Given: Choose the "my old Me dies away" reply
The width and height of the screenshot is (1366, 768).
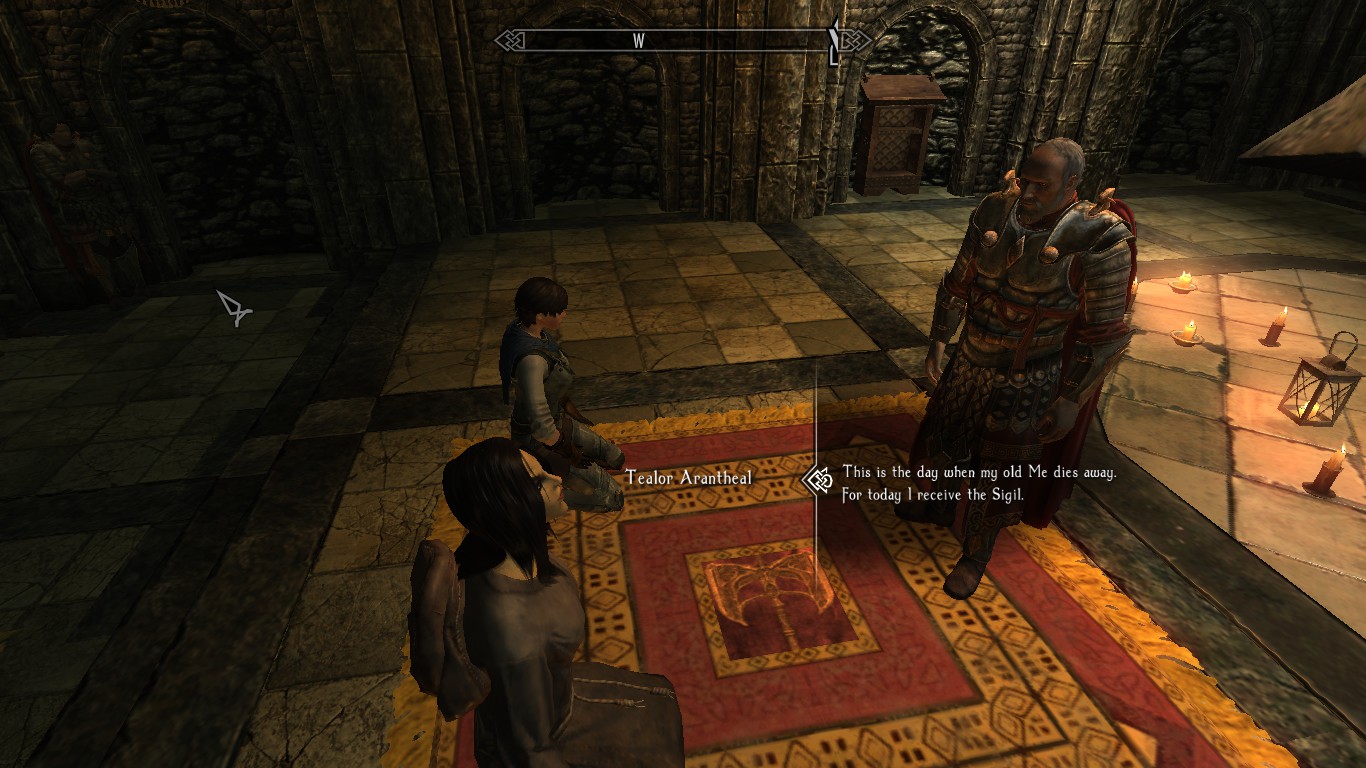Looking at the screenshot, I should pyautogui.click(x=978, y=483).
